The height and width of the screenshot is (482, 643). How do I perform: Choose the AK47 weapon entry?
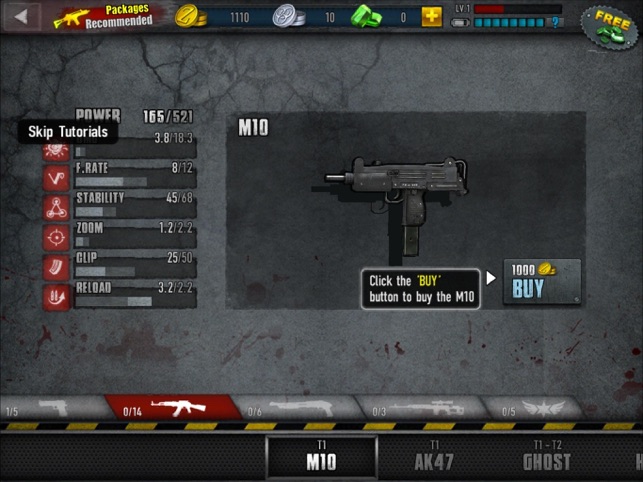(x=434, y=458)
